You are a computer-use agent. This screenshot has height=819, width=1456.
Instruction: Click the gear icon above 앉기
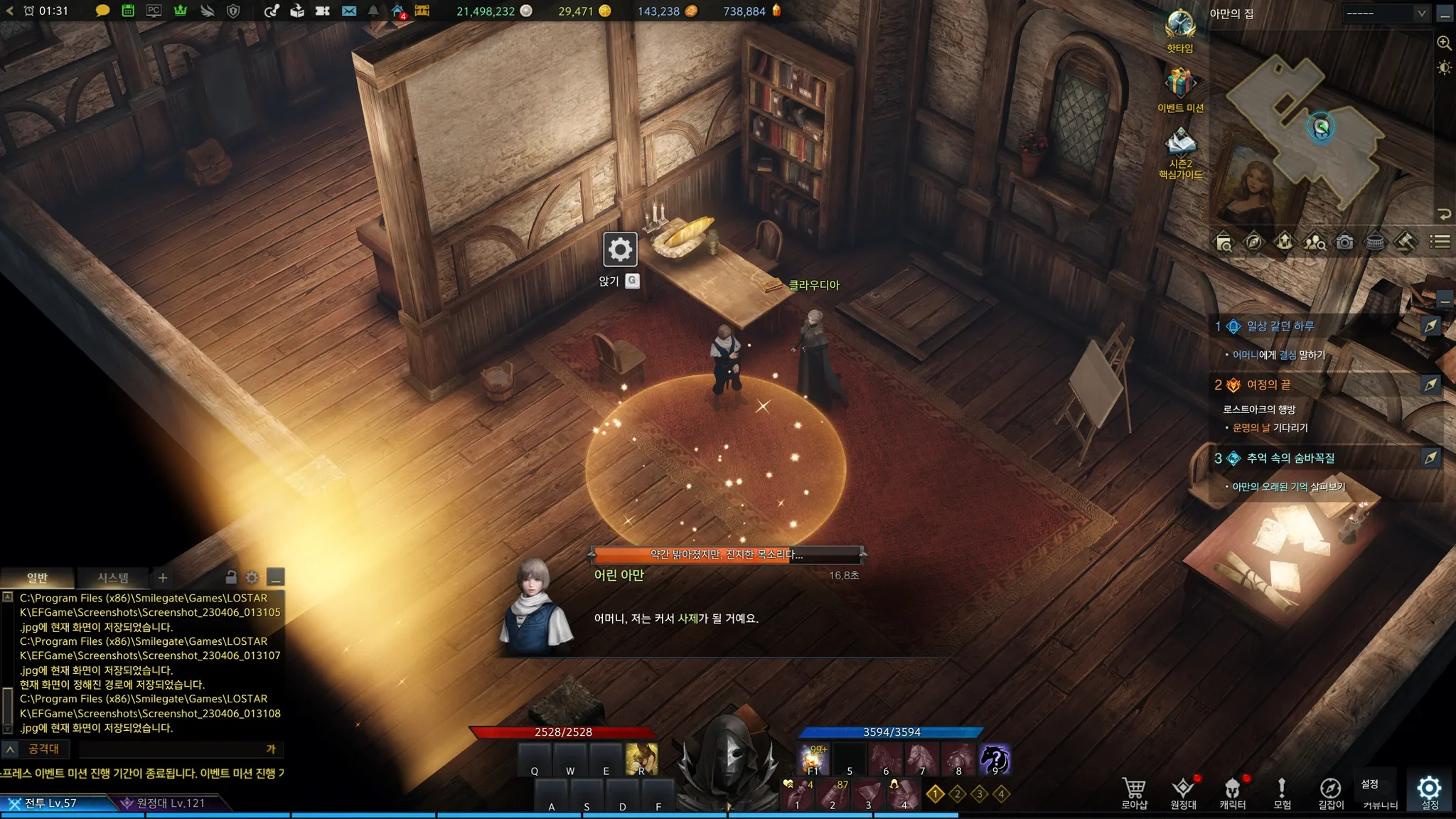click(620, 250)
